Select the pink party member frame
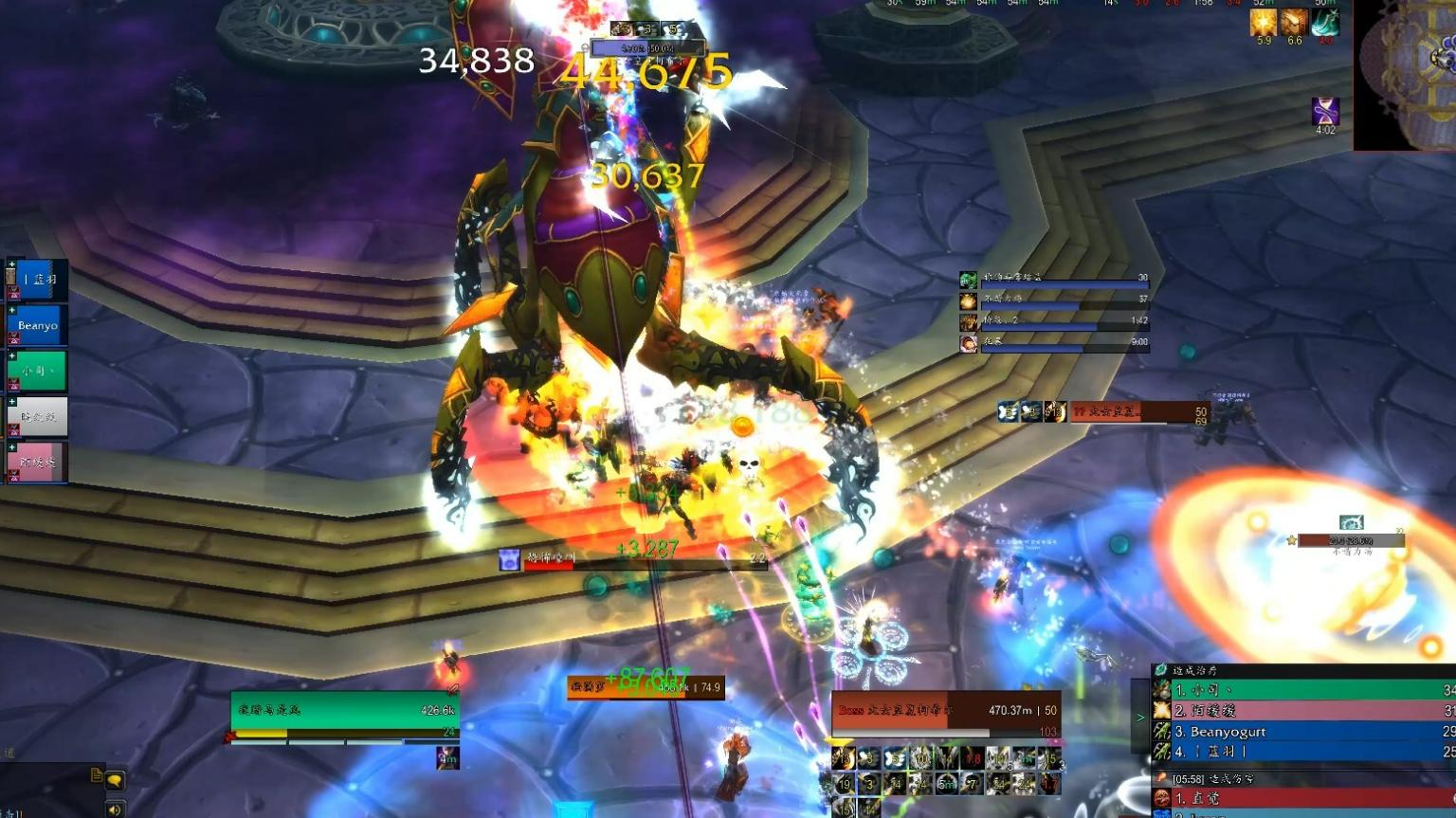The height and width of the screenshot is (818, 1456). pos(38,463)
